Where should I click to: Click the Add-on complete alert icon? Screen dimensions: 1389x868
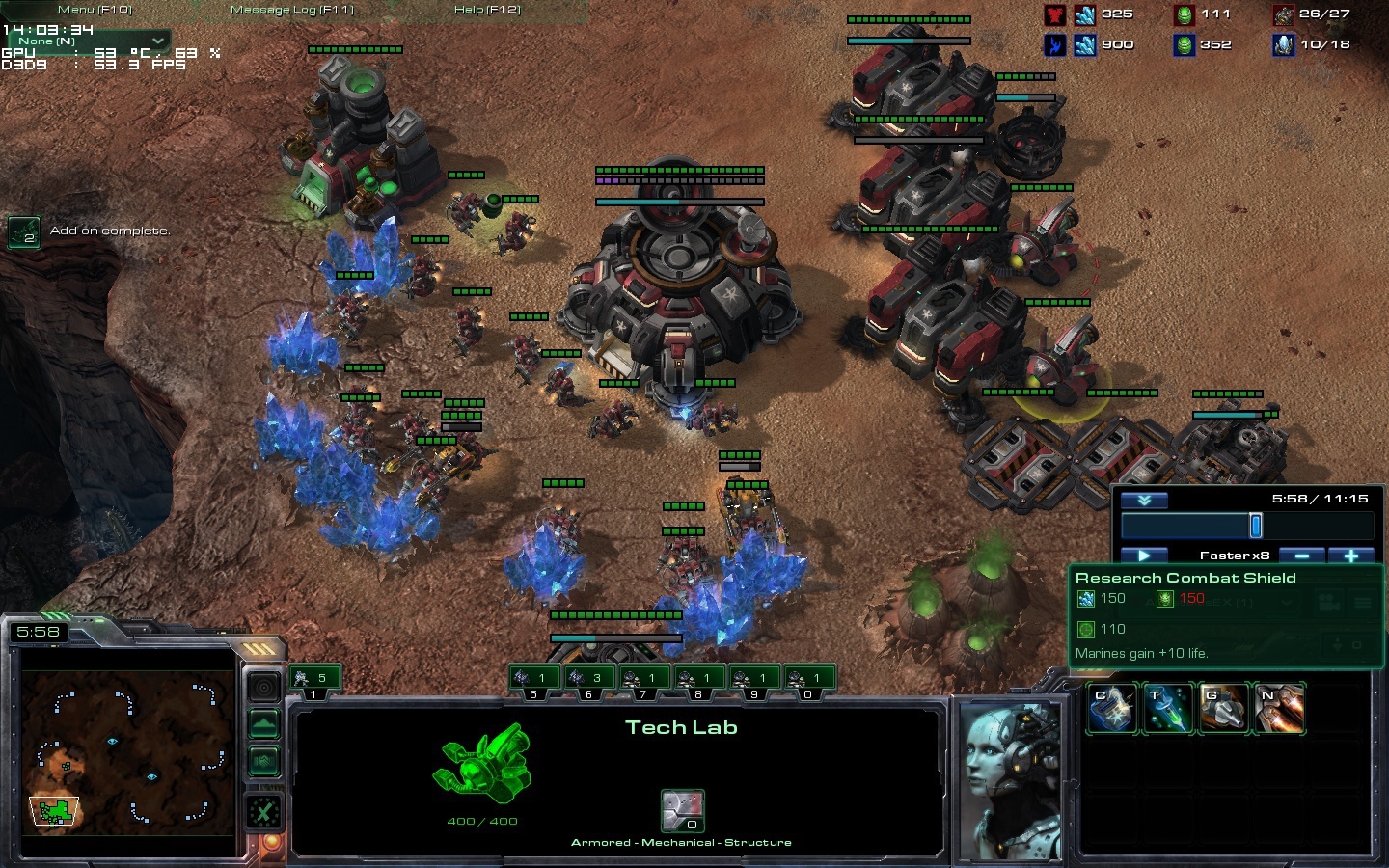tap(24, 231)
